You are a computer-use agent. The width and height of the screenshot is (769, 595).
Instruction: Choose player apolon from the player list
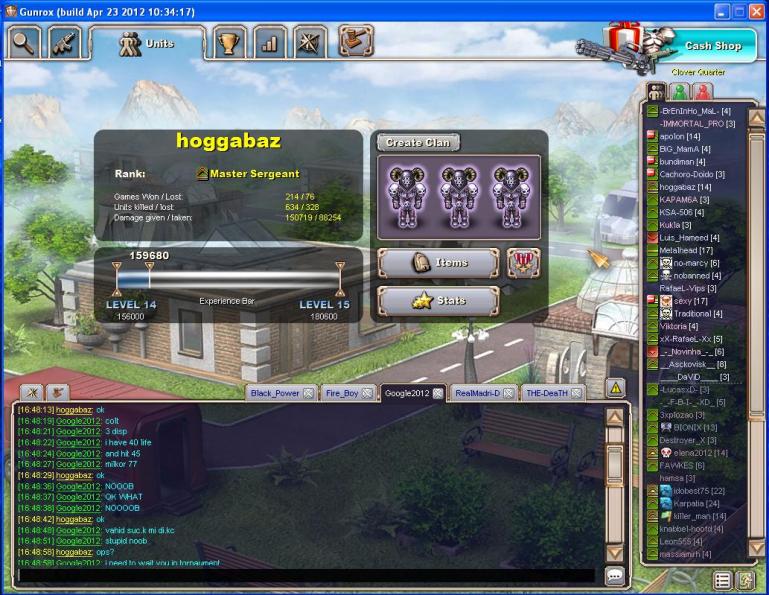[672, 135]
